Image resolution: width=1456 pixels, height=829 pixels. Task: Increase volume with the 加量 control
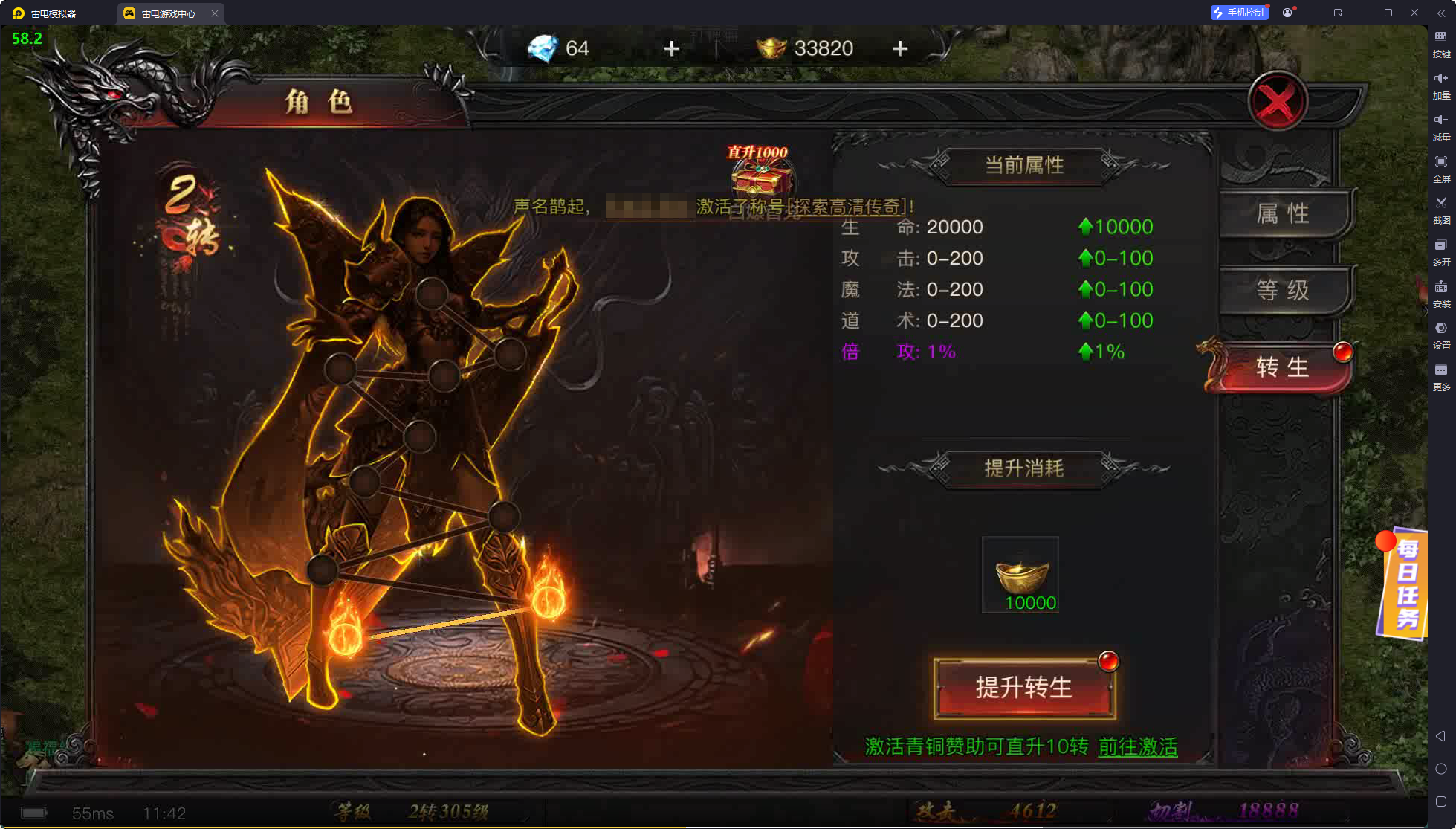(x=1441, y=86)
